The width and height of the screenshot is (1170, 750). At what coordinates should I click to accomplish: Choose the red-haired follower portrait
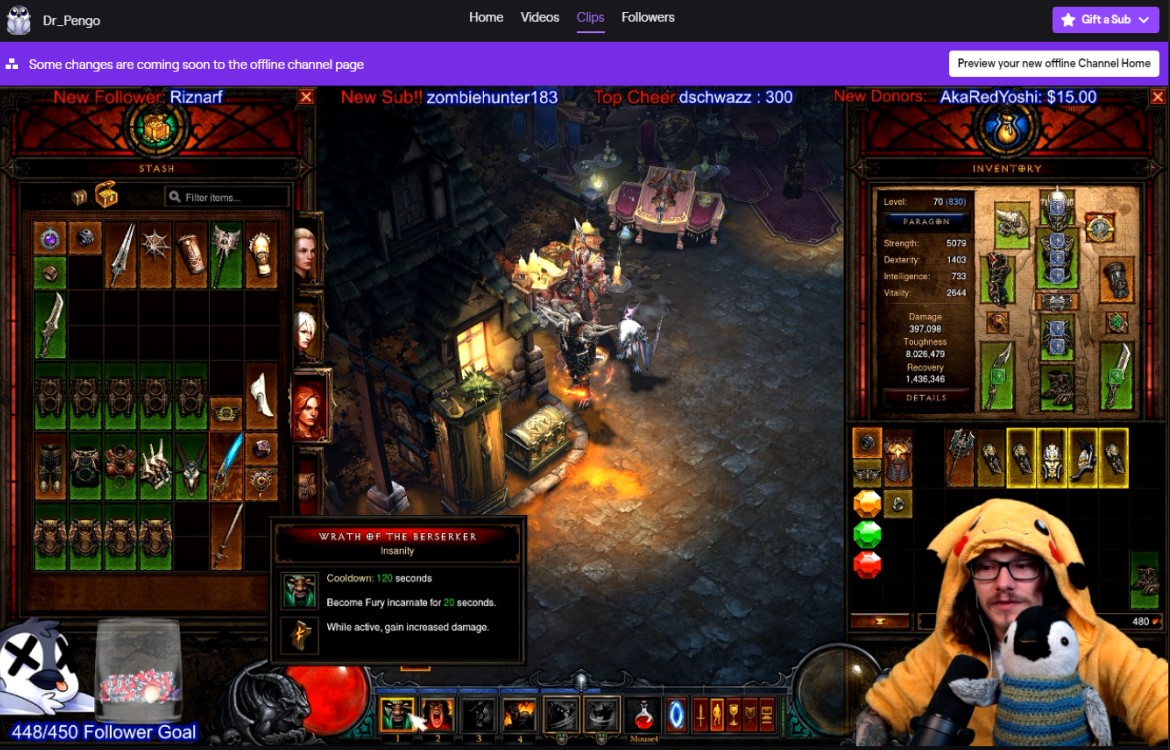click(x=309, y=405)
